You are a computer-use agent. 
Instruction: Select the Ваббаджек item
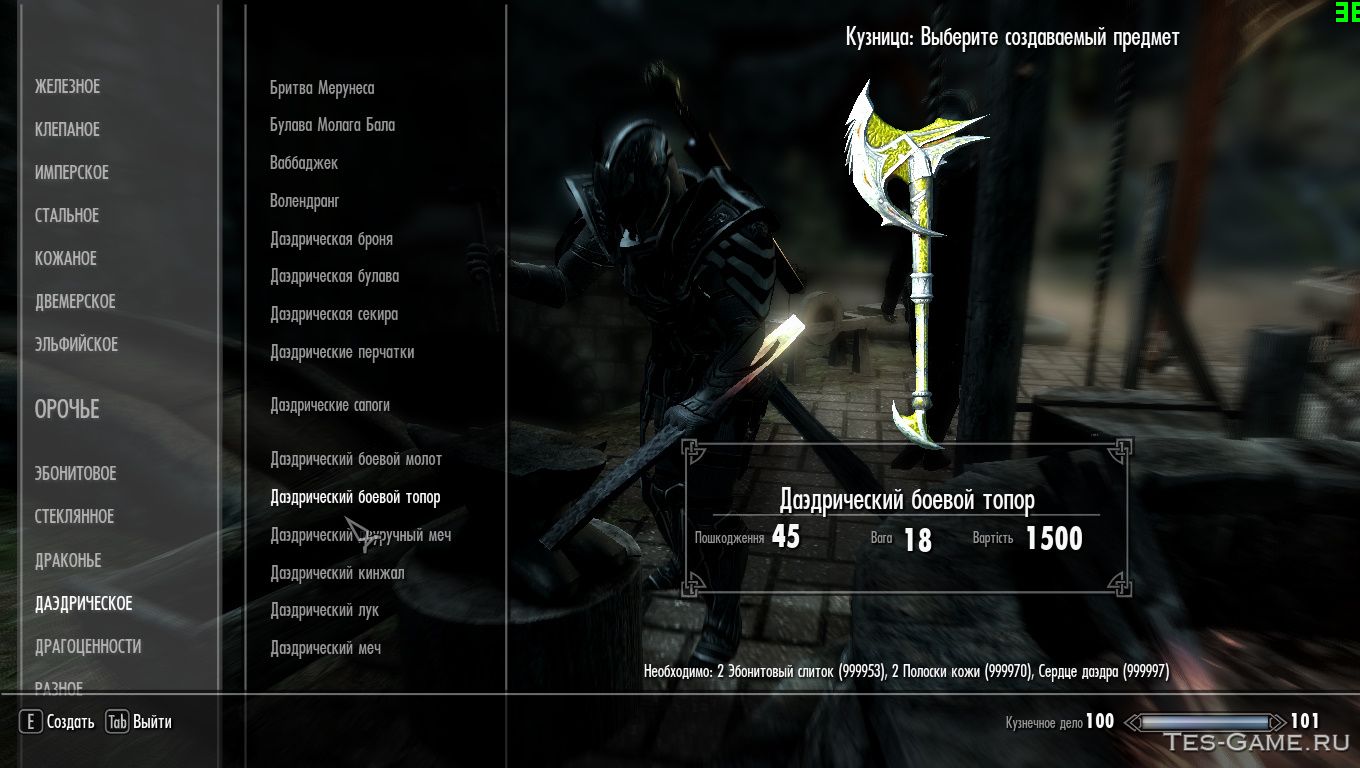click(x=304, y=163)
